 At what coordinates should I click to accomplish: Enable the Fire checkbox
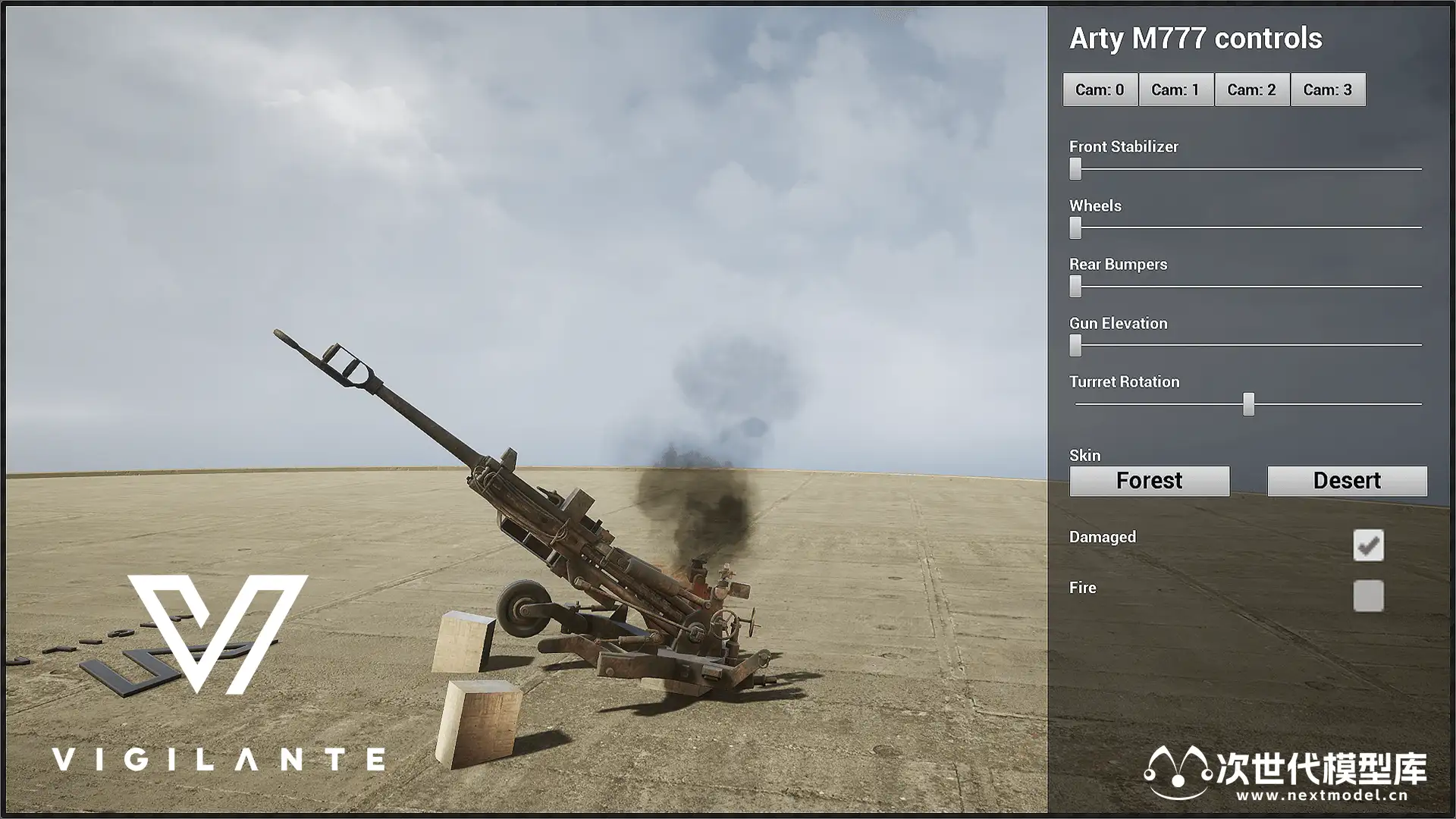1368,596
